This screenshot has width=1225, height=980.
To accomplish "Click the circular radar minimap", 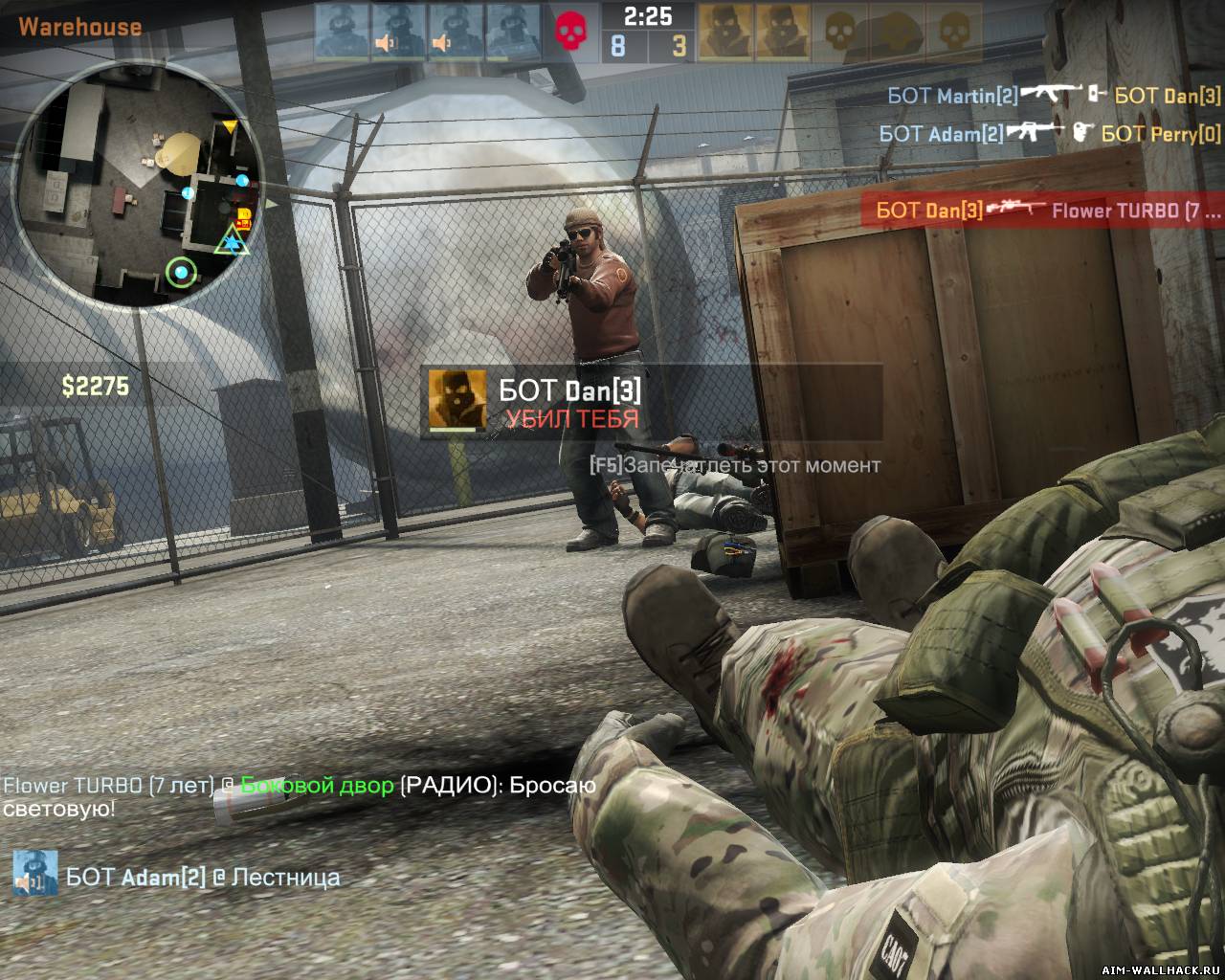I will [x=137, y=186].
